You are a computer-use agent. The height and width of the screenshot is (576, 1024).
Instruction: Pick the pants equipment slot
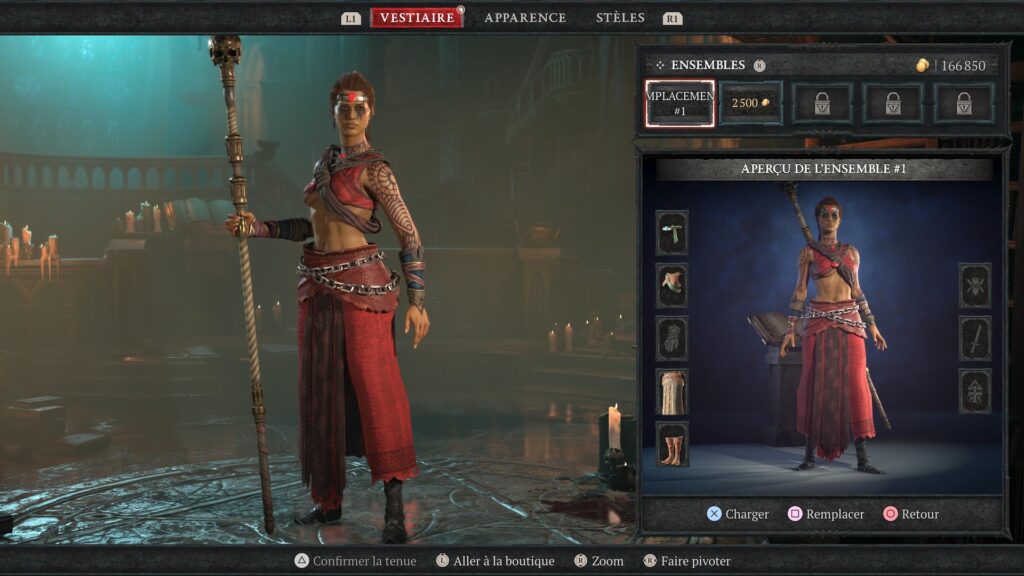click(672, 391)
